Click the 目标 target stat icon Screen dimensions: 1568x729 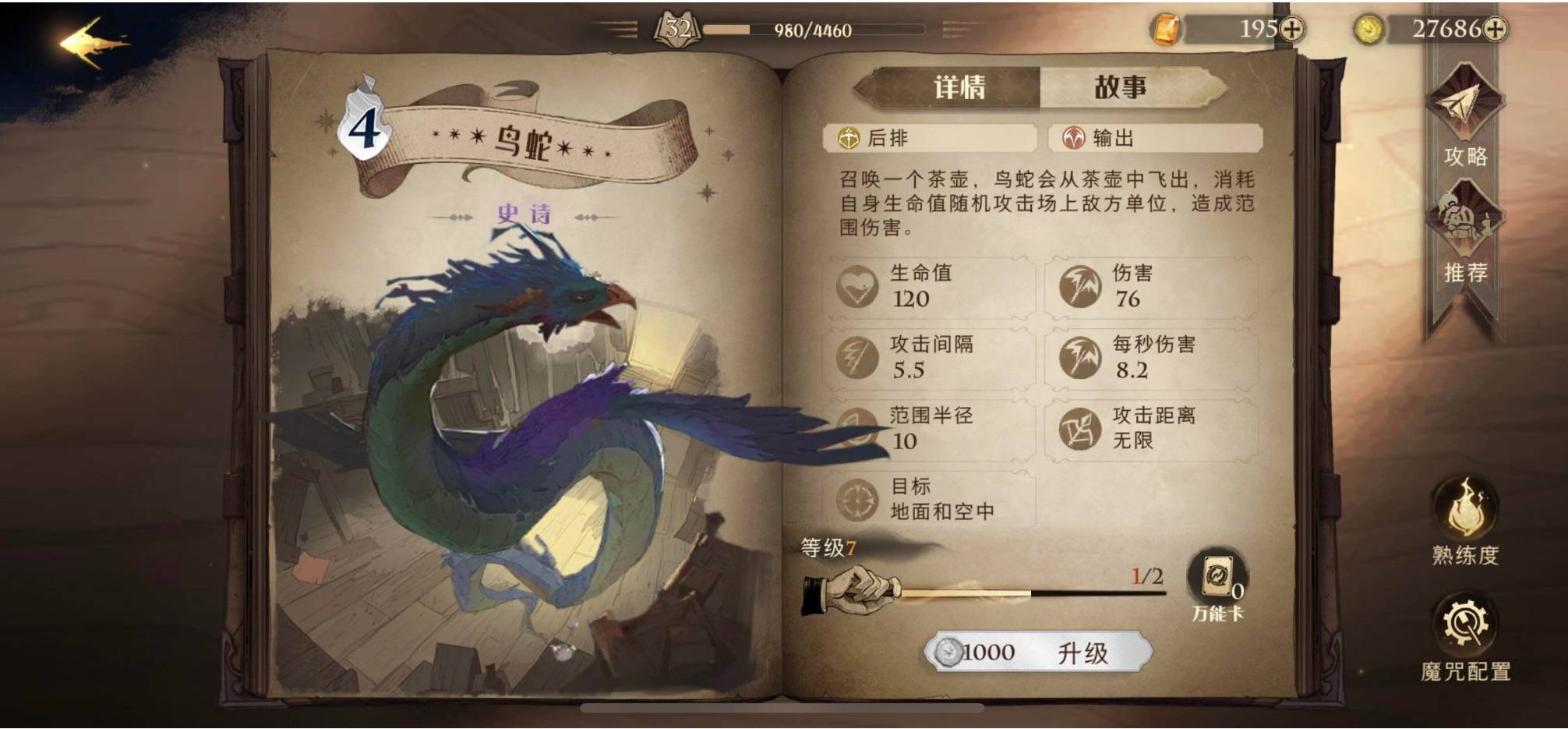[x=859, y=500]
